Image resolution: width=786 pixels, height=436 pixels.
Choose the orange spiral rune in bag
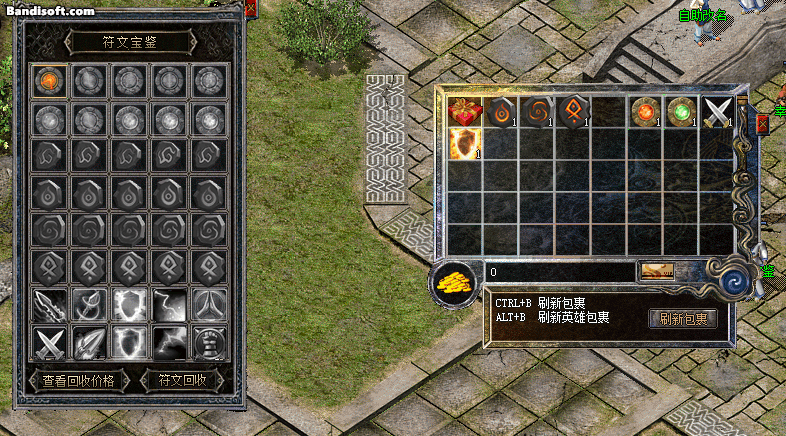coord(537,111)
